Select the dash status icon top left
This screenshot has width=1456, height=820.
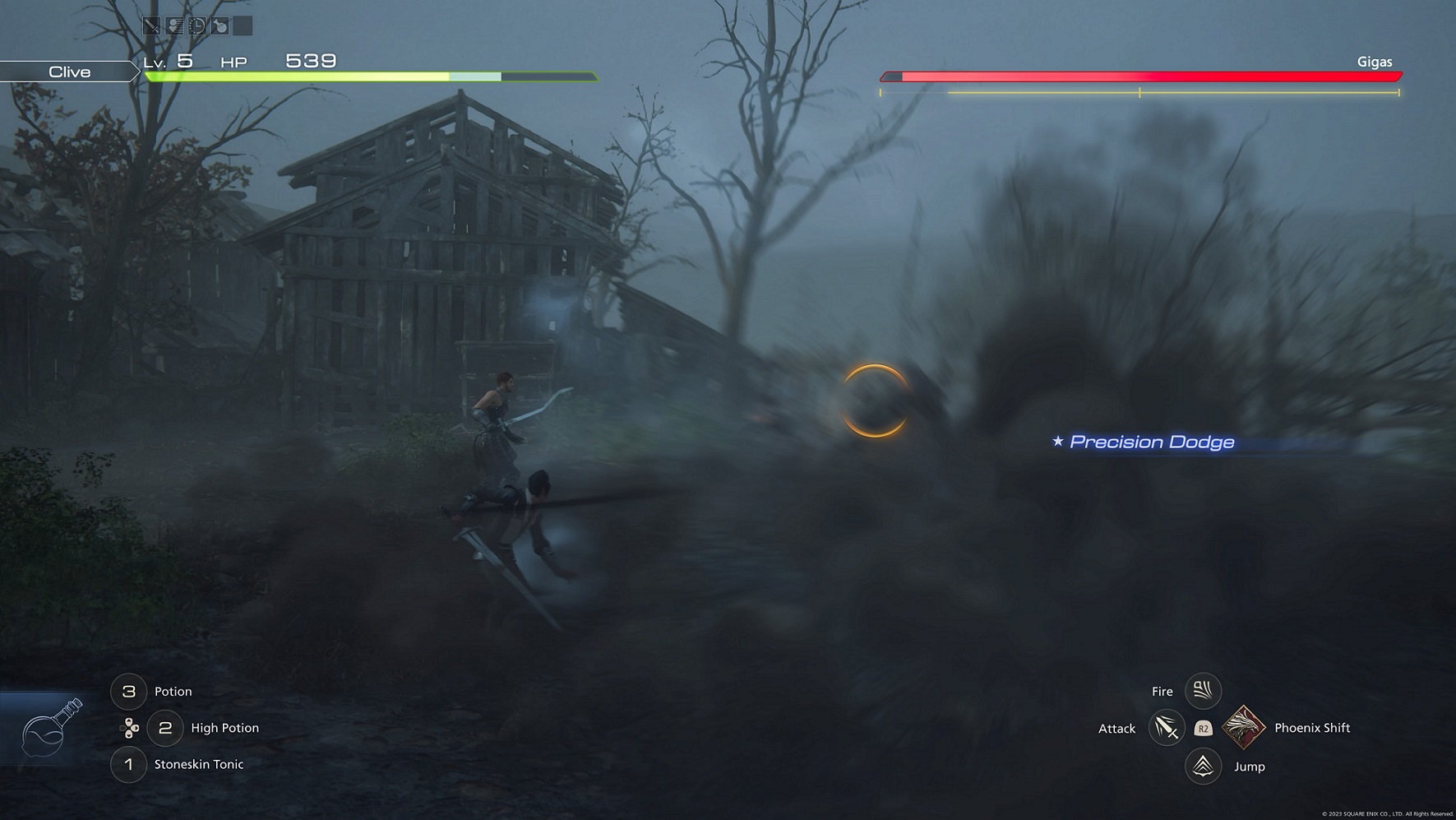tap(174, 25)
